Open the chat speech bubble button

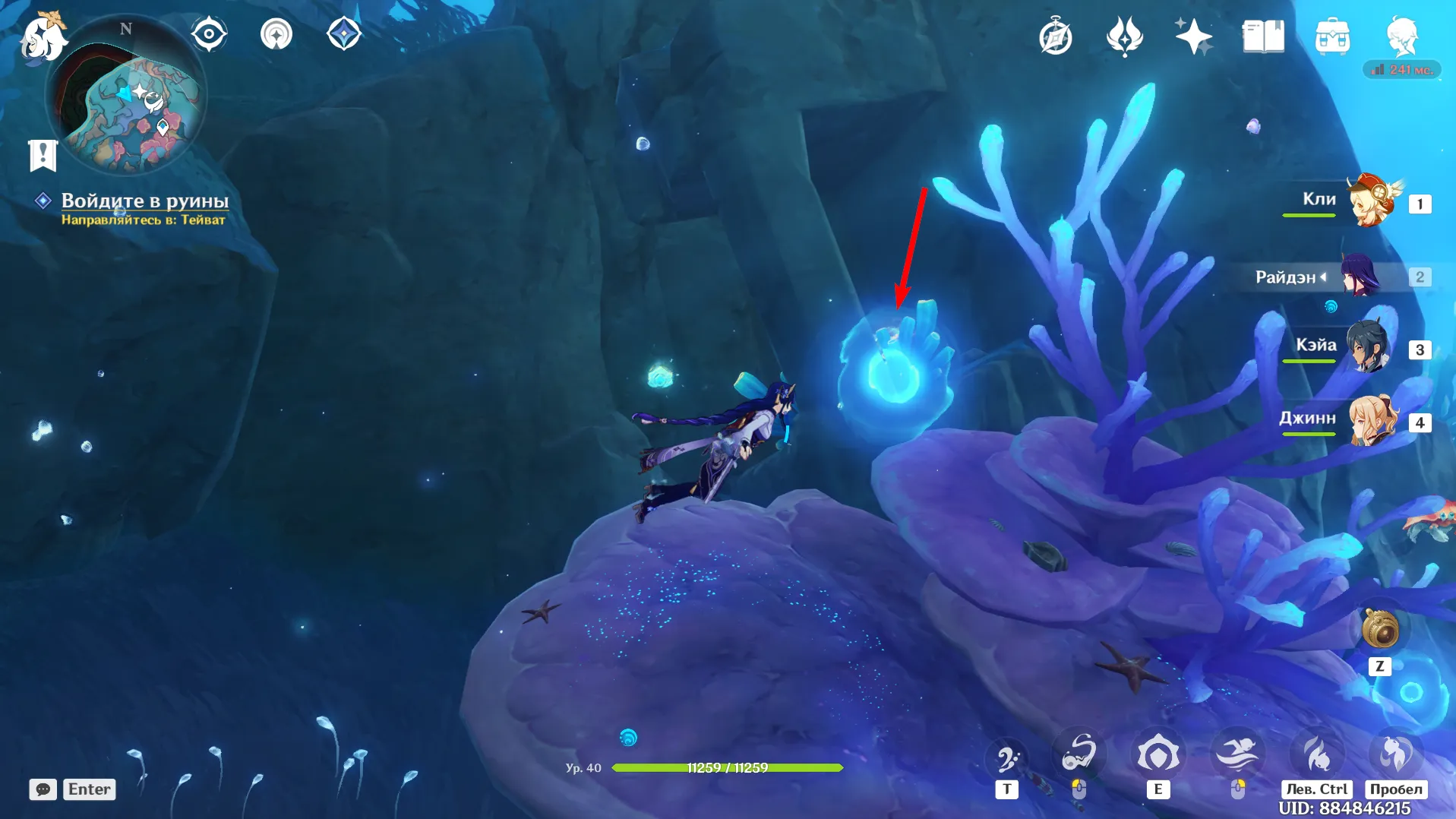(43, 789)
